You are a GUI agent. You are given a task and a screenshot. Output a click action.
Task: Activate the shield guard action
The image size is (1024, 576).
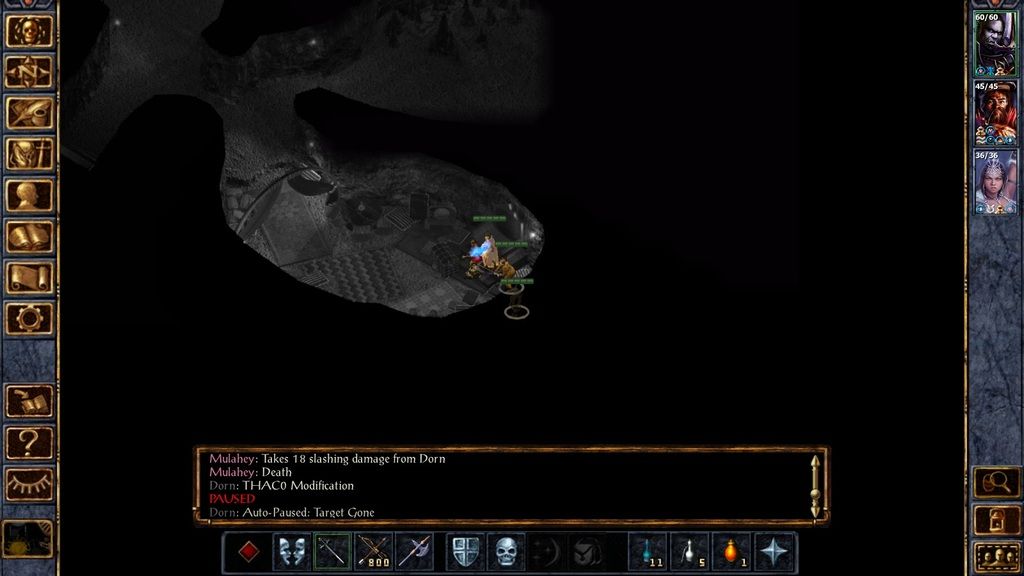pos(465,552)
